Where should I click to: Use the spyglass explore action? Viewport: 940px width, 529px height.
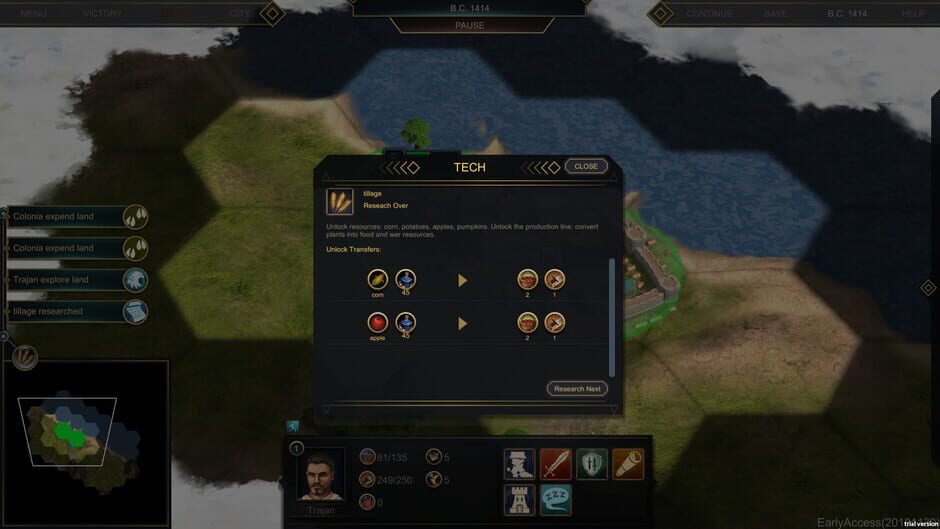(x=628, y=464)
